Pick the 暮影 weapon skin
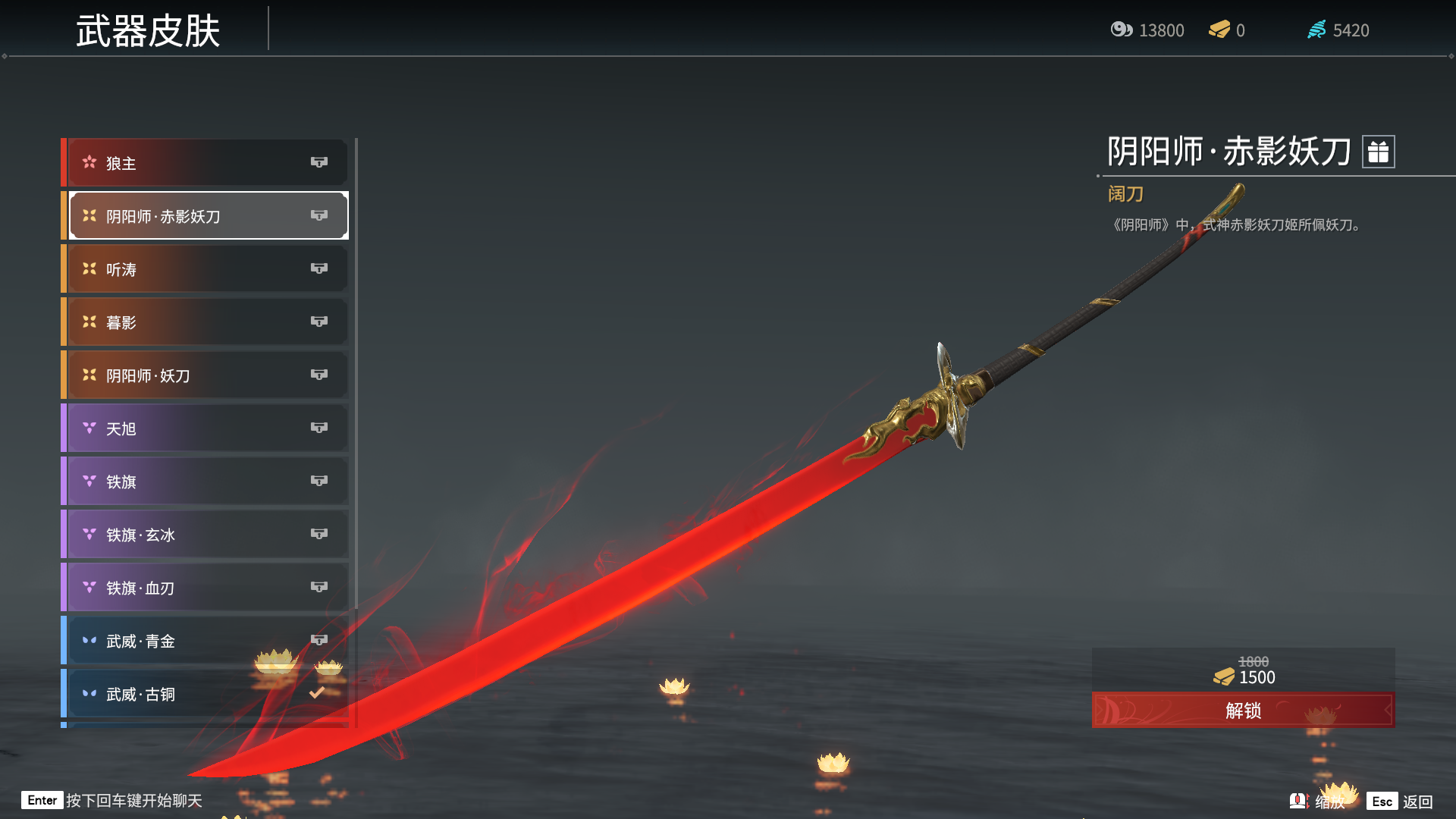The height and width of the screenshot is (819, 1456). click(x=206, y=322)
